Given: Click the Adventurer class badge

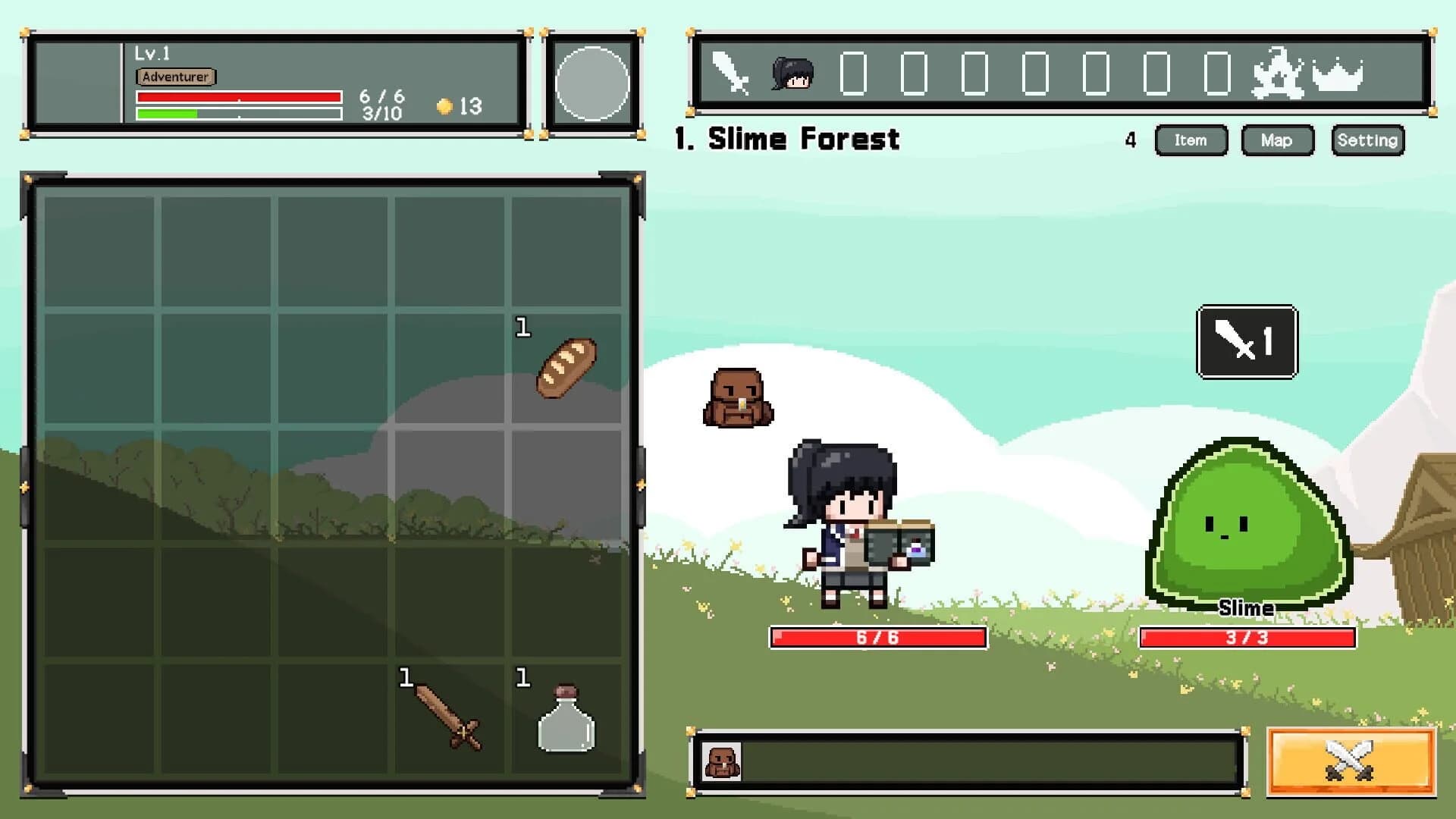Looking at the screenshot, I should [175, 77].
